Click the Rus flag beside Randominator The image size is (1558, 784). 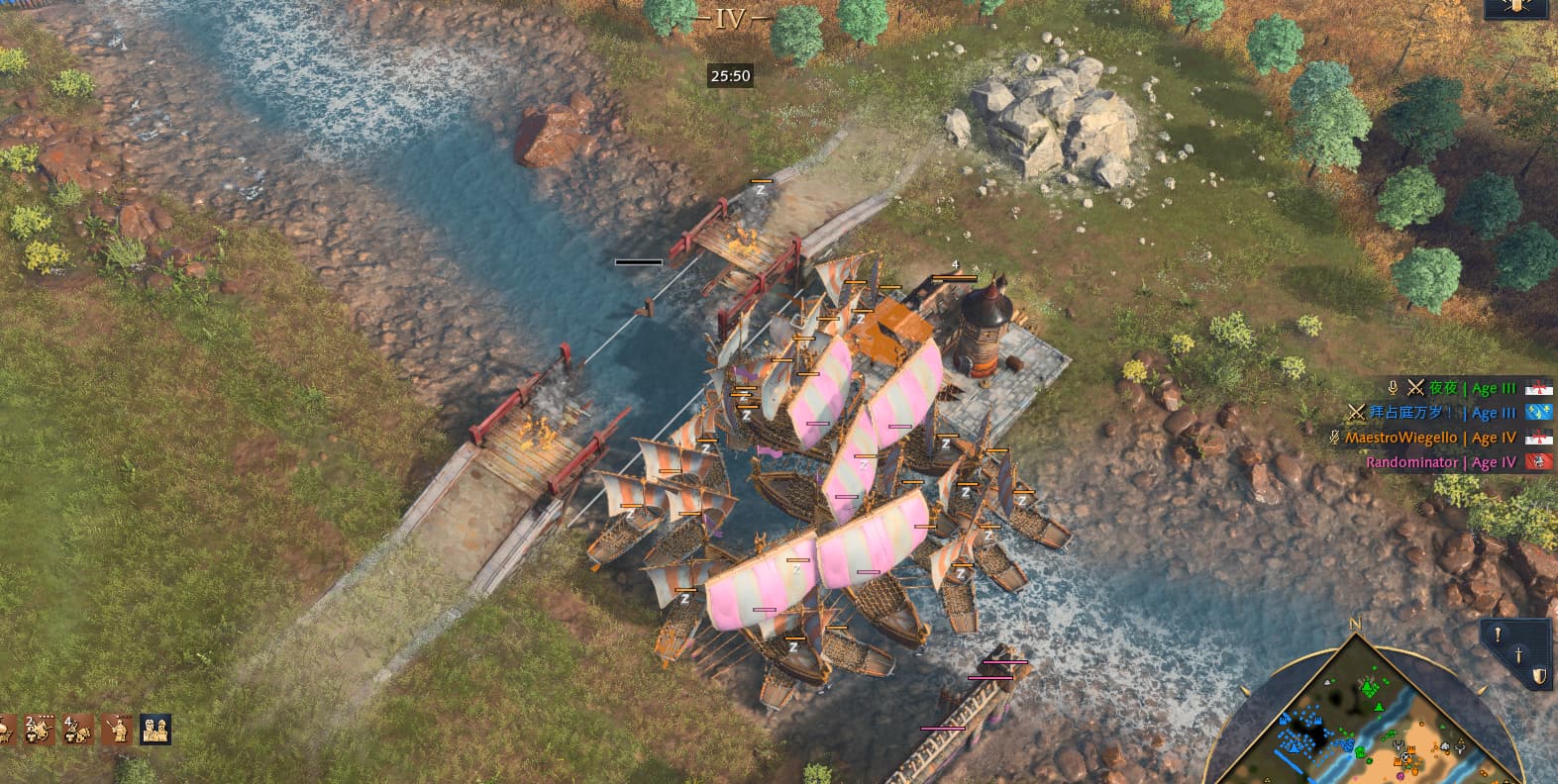1538,462
